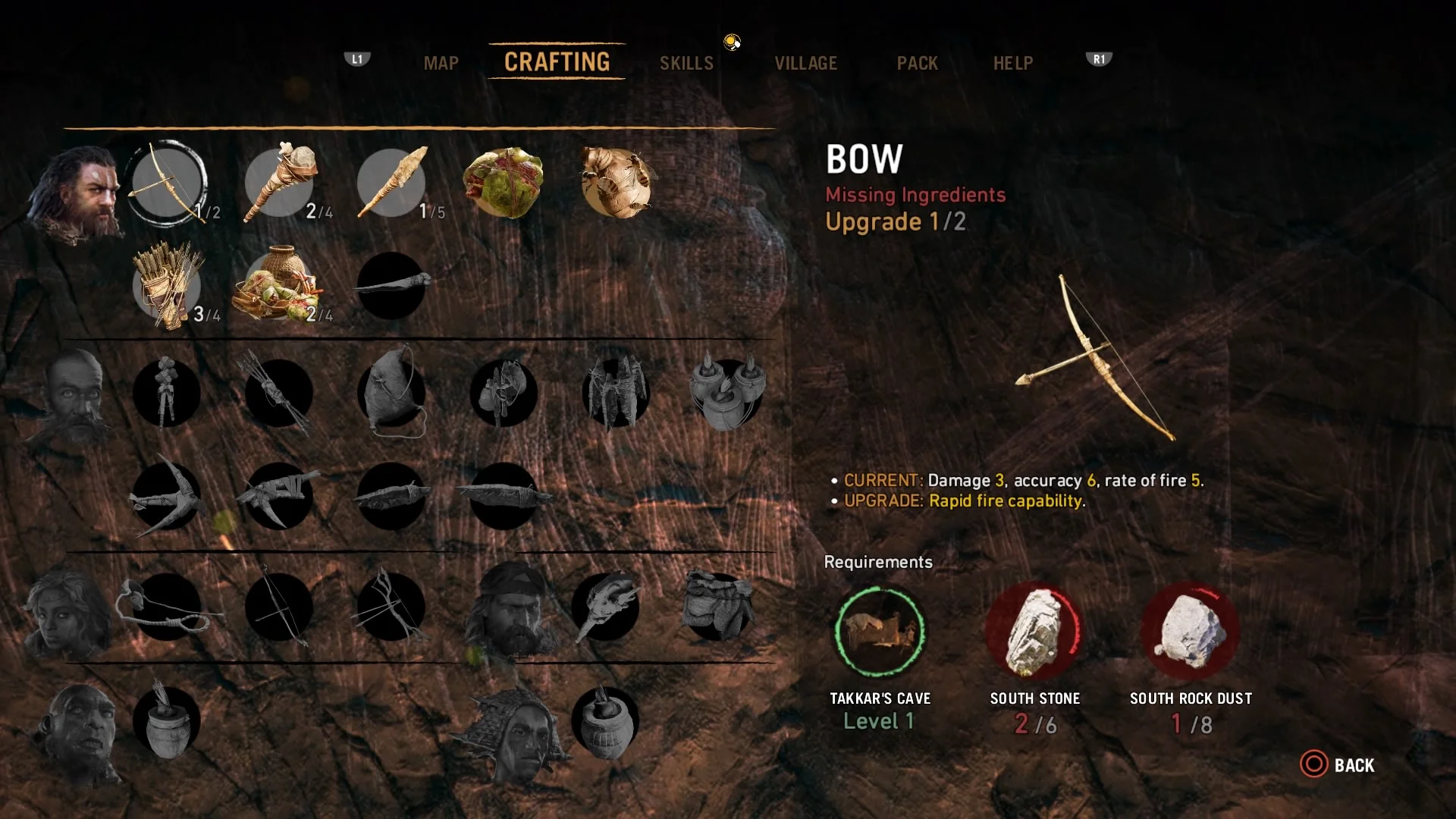Image resolution: width=1456 pixels, height=819 pixels.
Task: Switch to the SKILLS tab
Action: pos(686,63)
